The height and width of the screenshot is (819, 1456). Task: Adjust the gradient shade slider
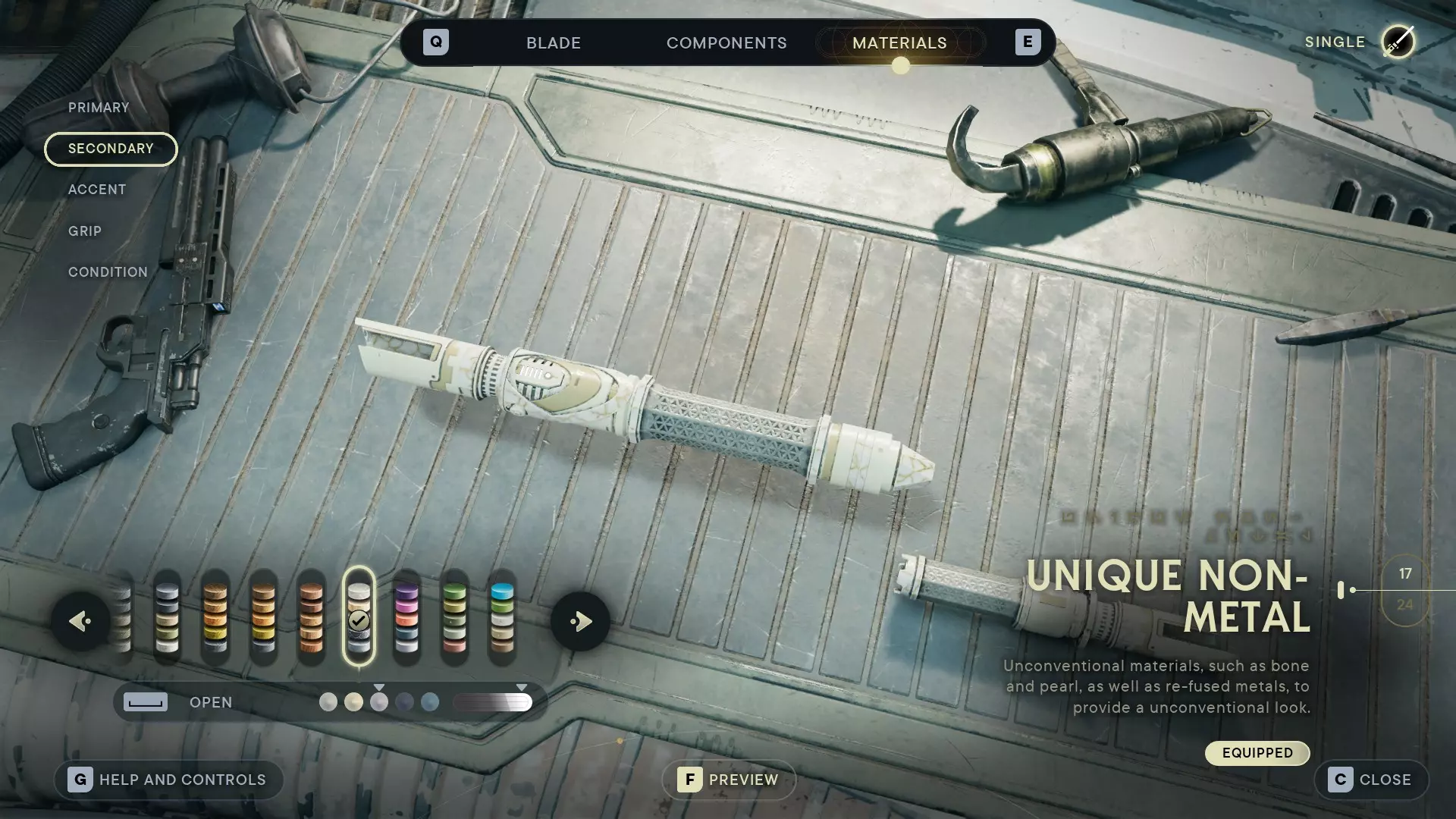[x=493, y=702]
